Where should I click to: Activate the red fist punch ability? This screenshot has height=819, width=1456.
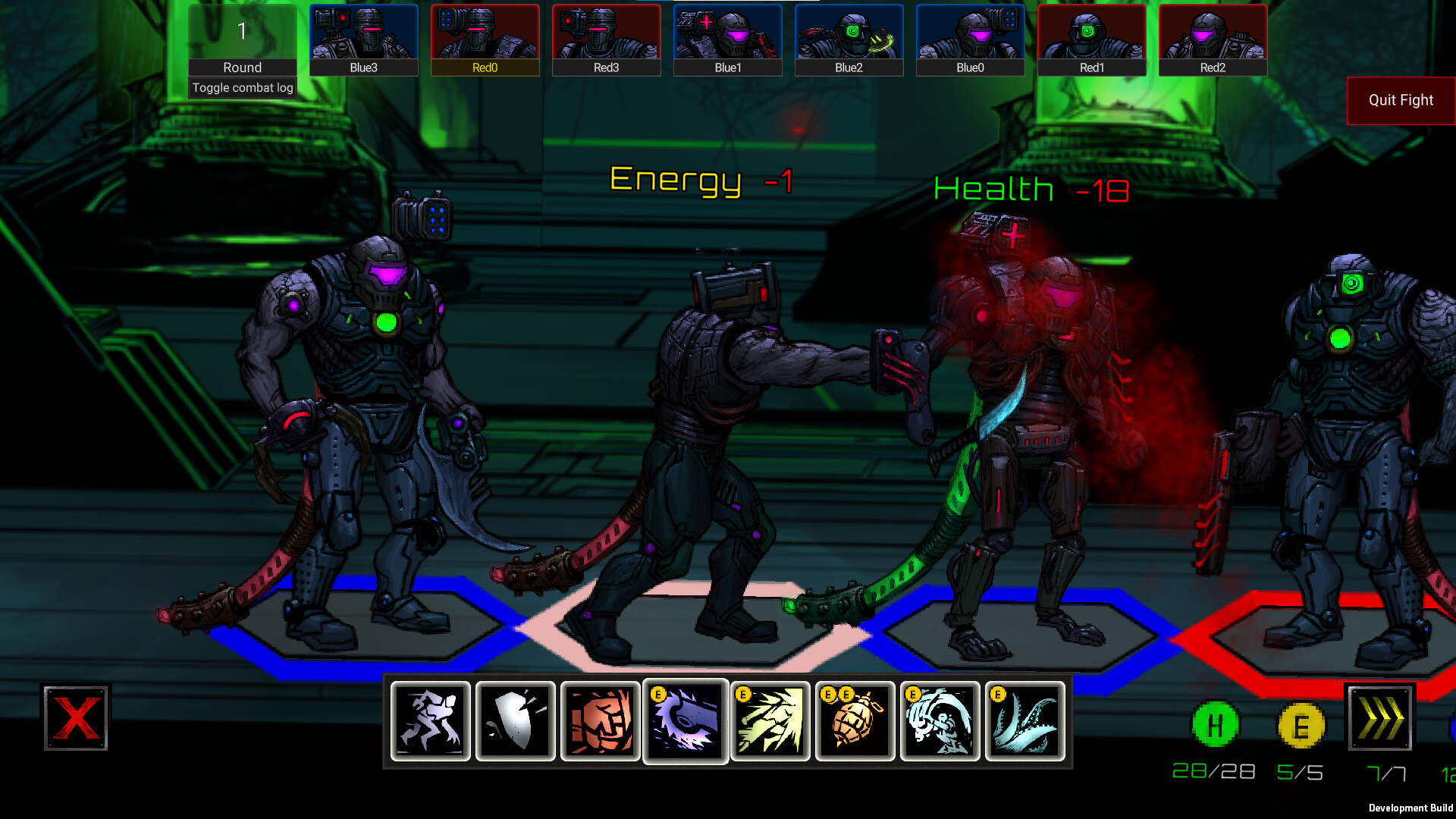click(x=600, y=721)
